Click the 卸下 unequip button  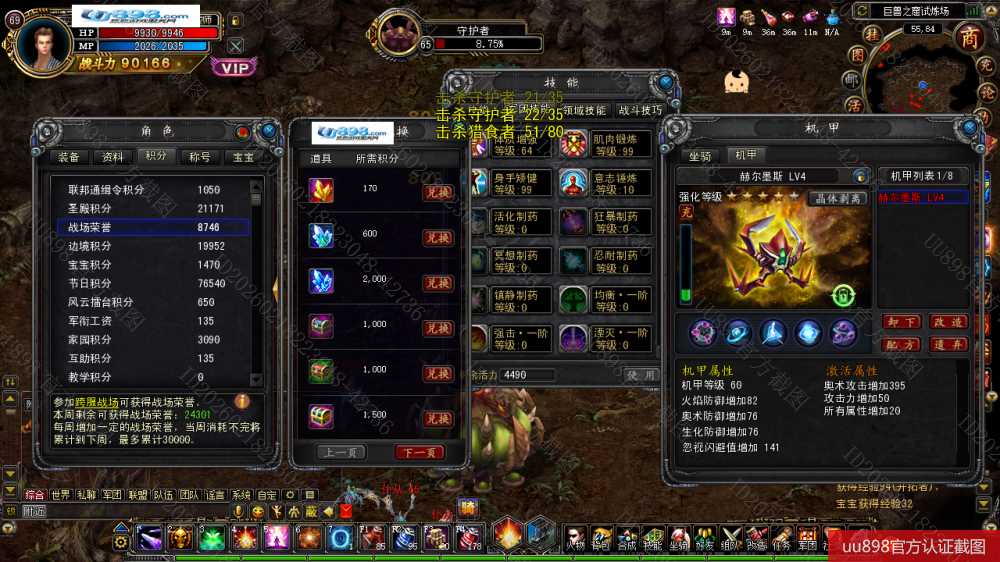click(900, 322)
